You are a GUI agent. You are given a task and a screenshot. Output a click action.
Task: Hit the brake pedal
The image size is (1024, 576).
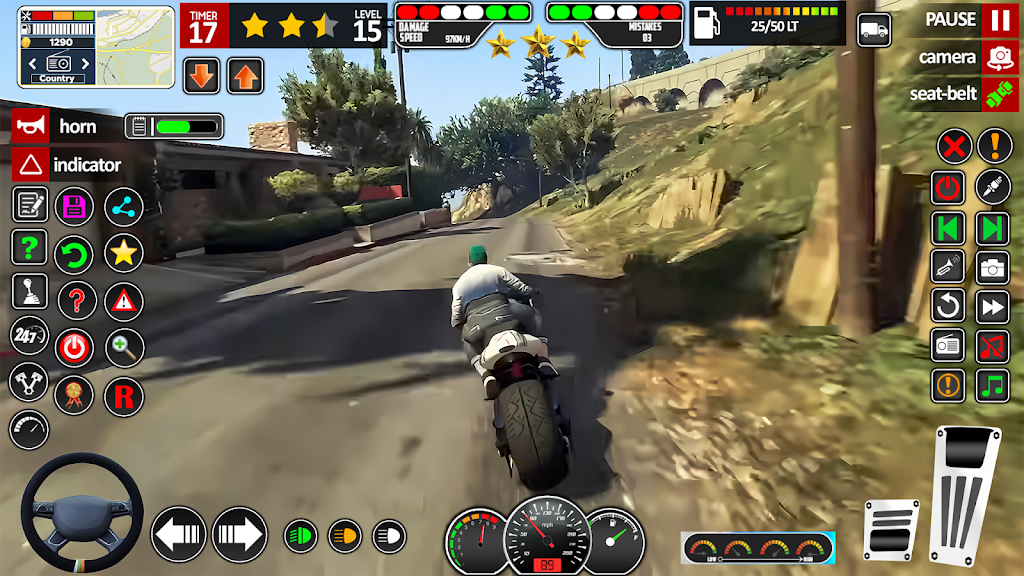coord(891,530)
